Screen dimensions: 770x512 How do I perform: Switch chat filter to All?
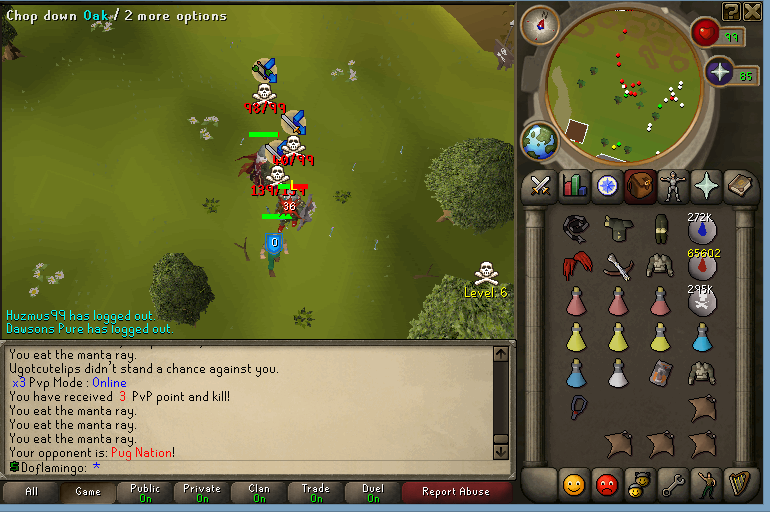coord(31,492)
